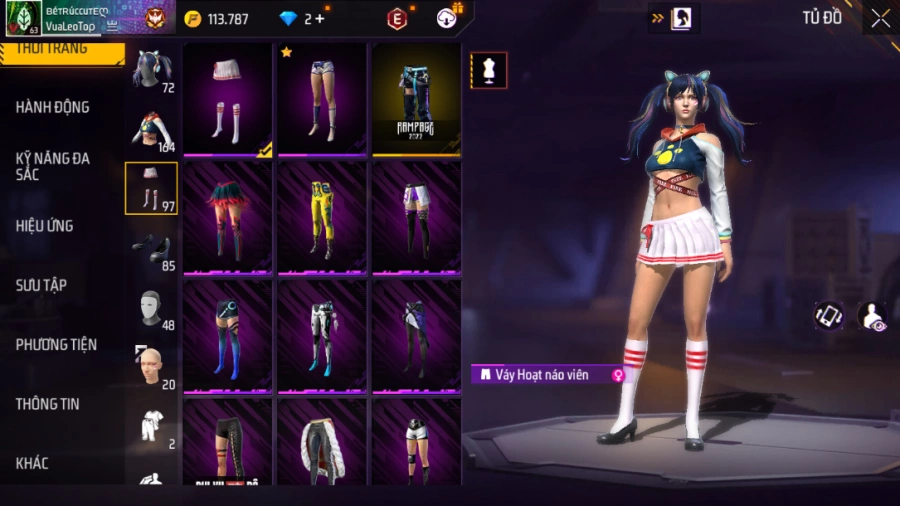Open the Hành Động section
900x506 pixels.
point(52,107)
